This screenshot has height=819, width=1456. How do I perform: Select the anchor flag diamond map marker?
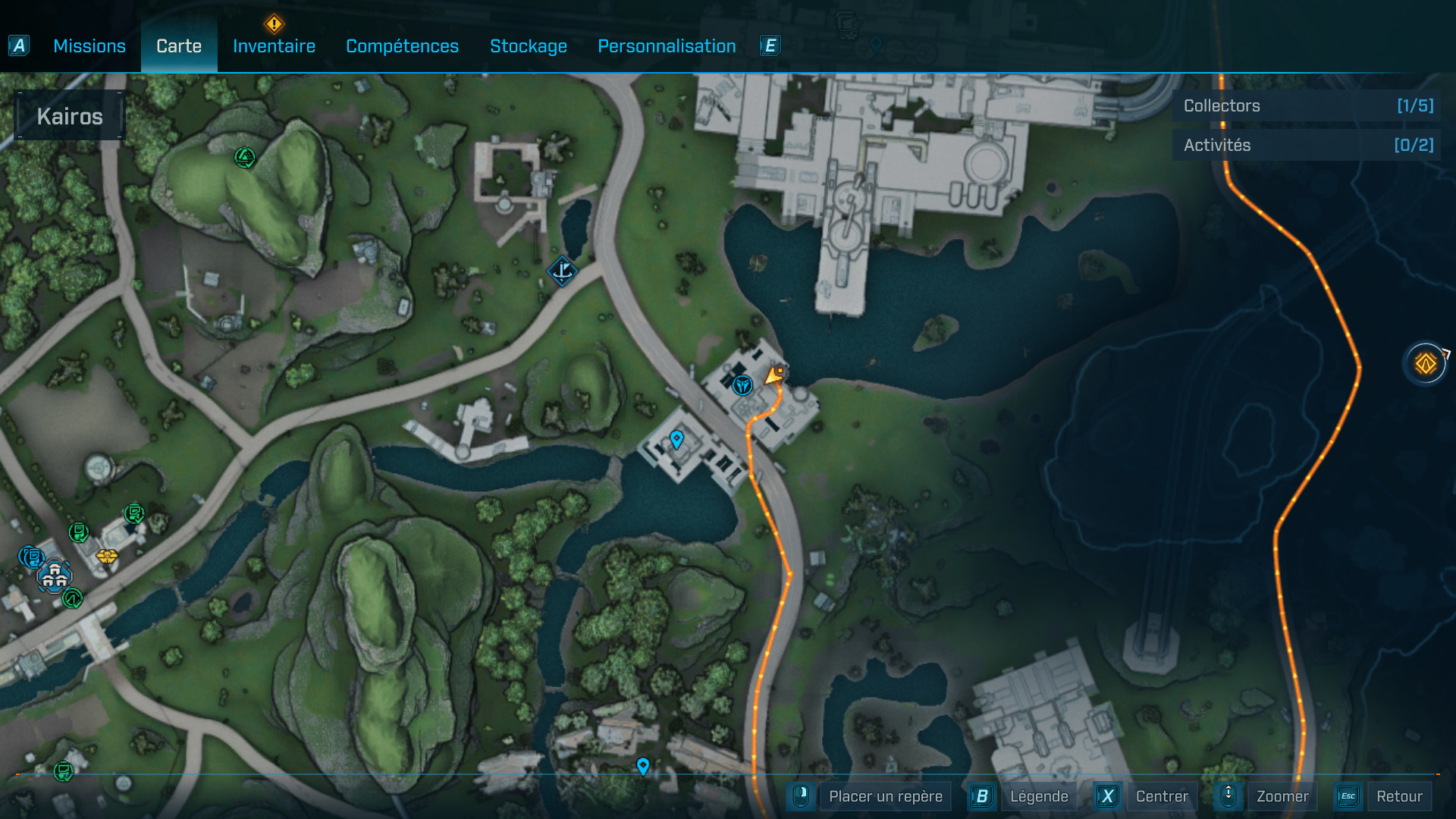(x=562, y=271)
